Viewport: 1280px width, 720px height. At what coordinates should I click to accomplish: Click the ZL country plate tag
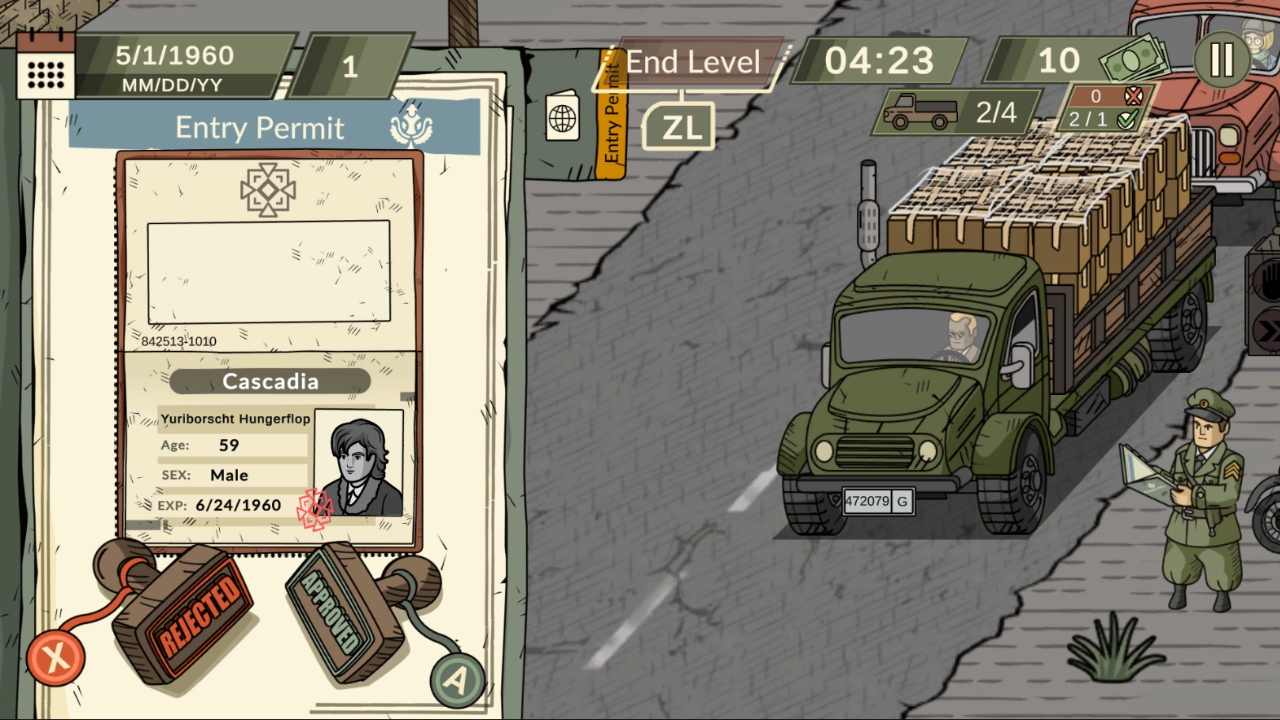coord(678,126)
